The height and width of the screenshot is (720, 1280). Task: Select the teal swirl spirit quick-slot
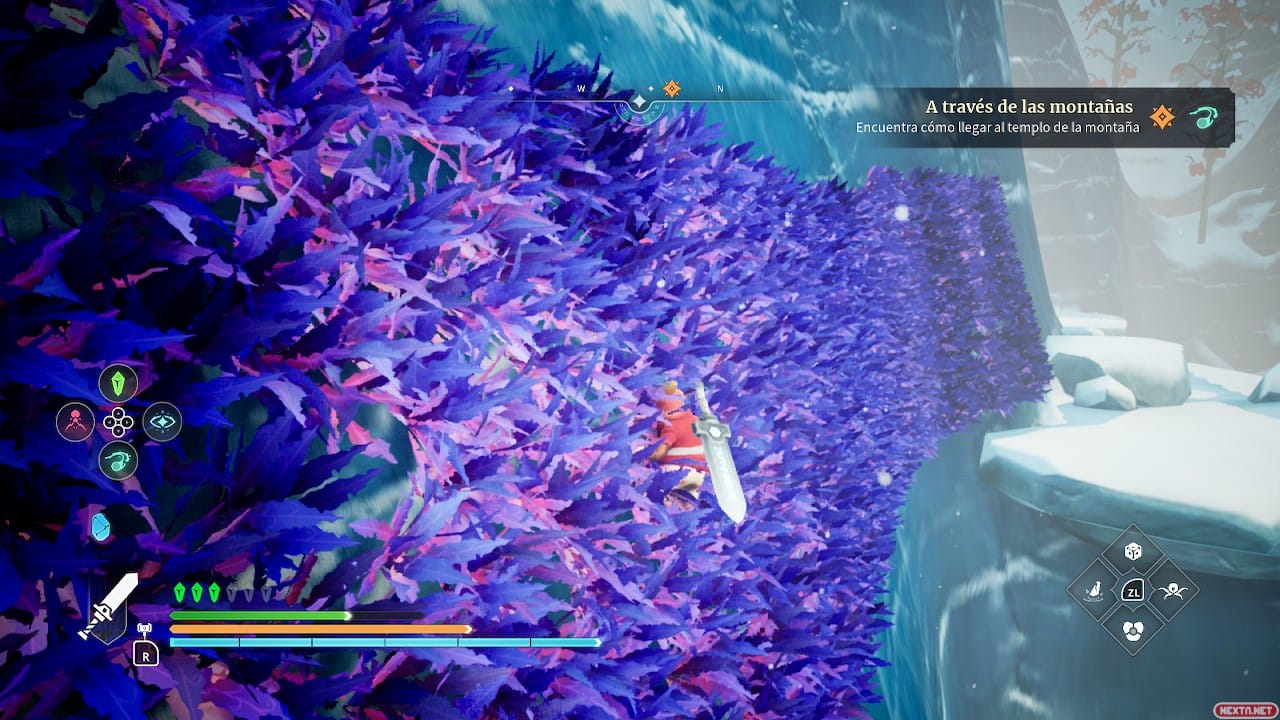pos(118,460)
